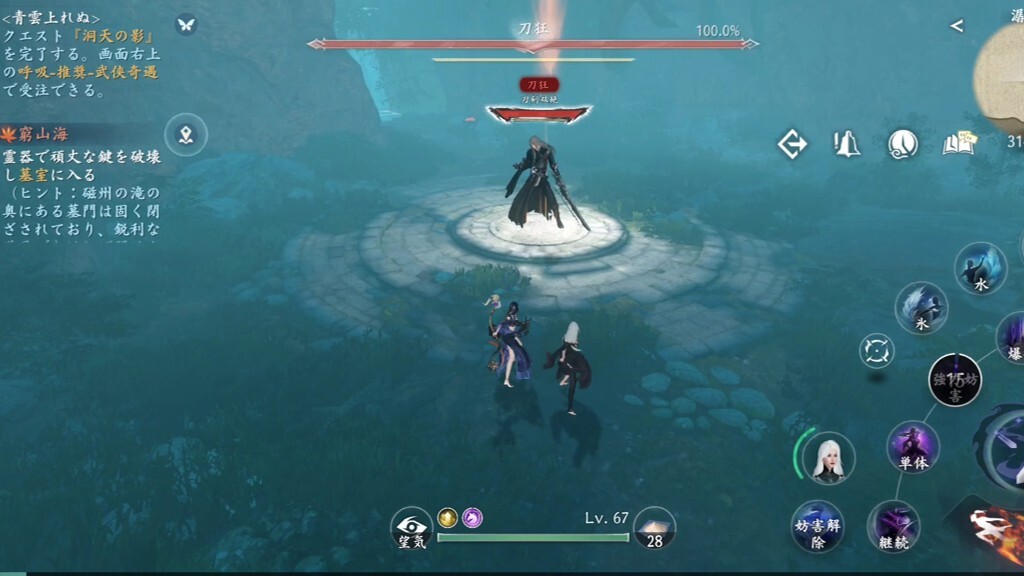Screen dimensions: 1024x576
Task: Tap the gold buff icon
Action: tap(447, 517)
